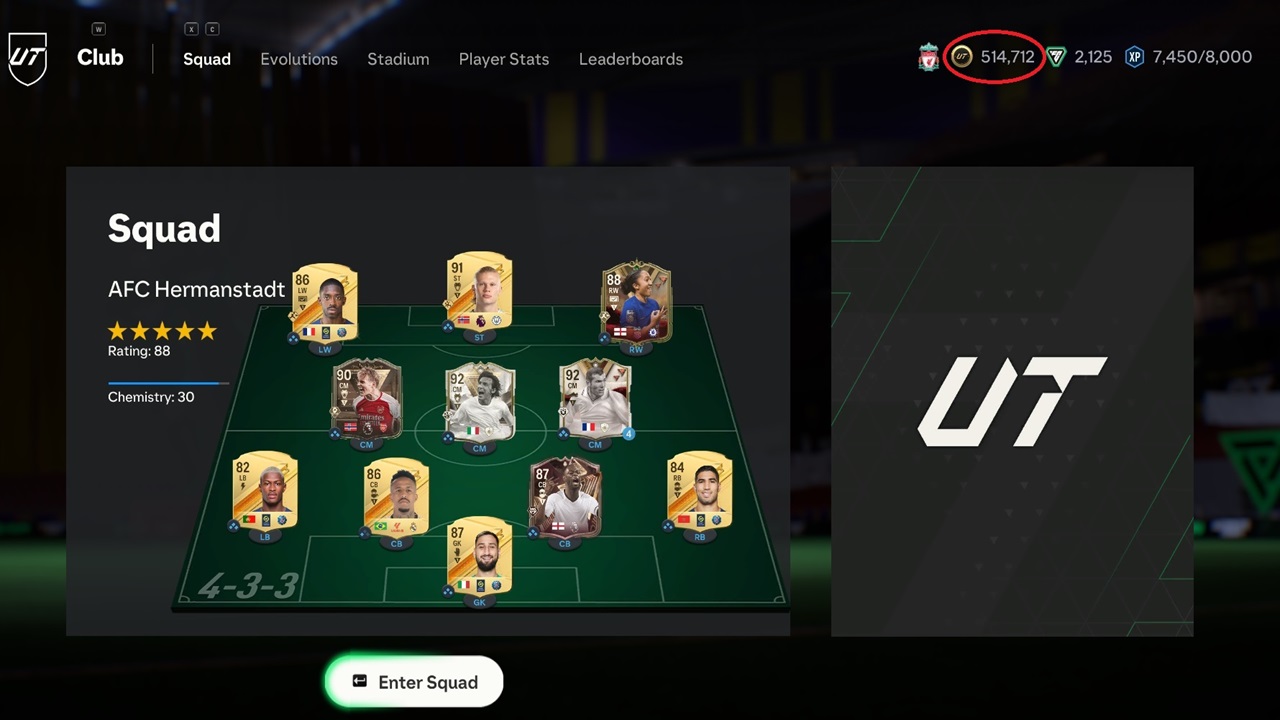Image resolution: width=1280 pixels, height=720 pixels.
Task: Switch to the Evolutions tab
Action: point(299,59)
